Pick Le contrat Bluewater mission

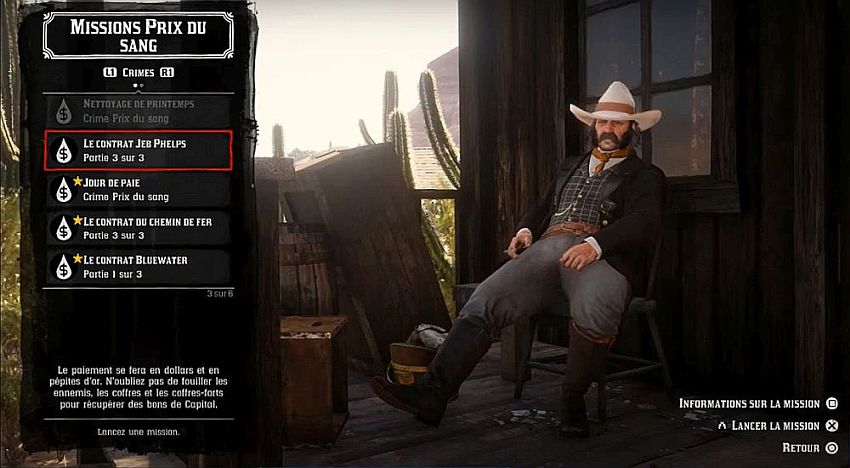click(x=138, y=267)
